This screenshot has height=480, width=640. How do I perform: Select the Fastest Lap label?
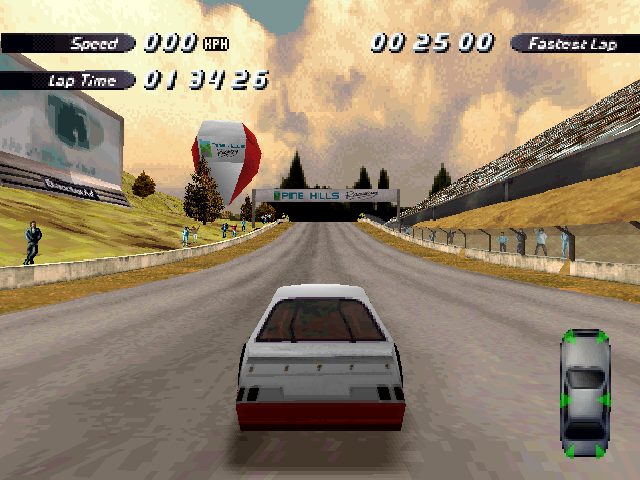(x=573, y=43)
